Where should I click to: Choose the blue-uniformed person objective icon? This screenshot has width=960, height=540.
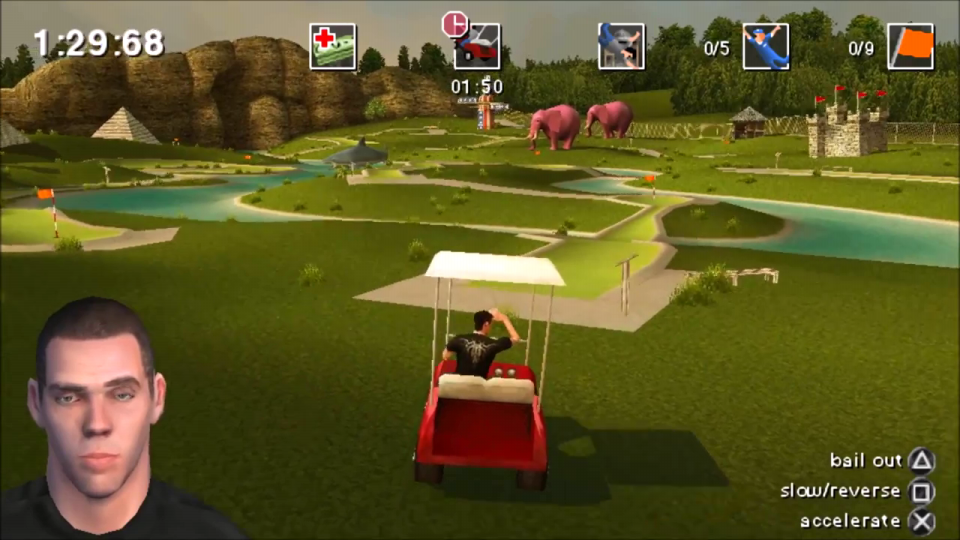click(765, 47)
